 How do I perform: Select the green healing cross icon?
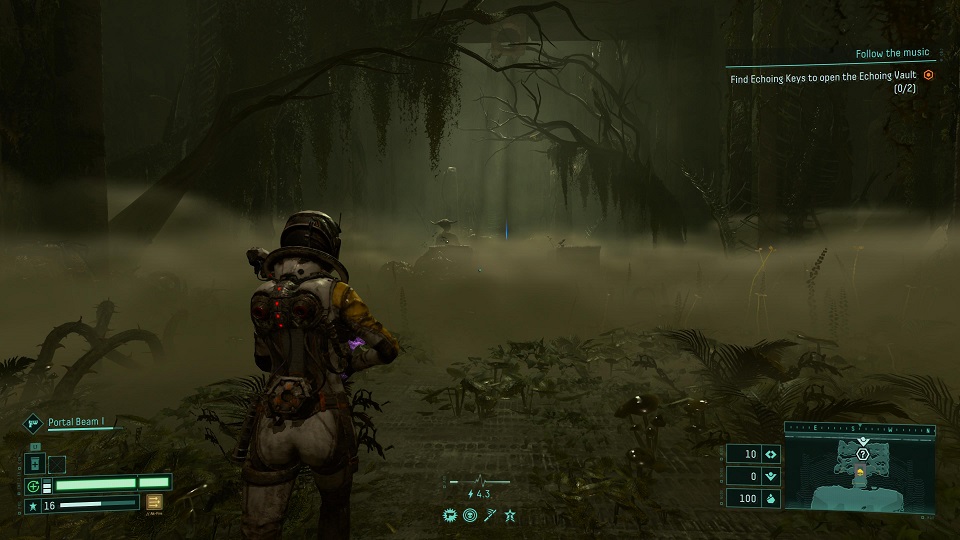tap(34, 486)
